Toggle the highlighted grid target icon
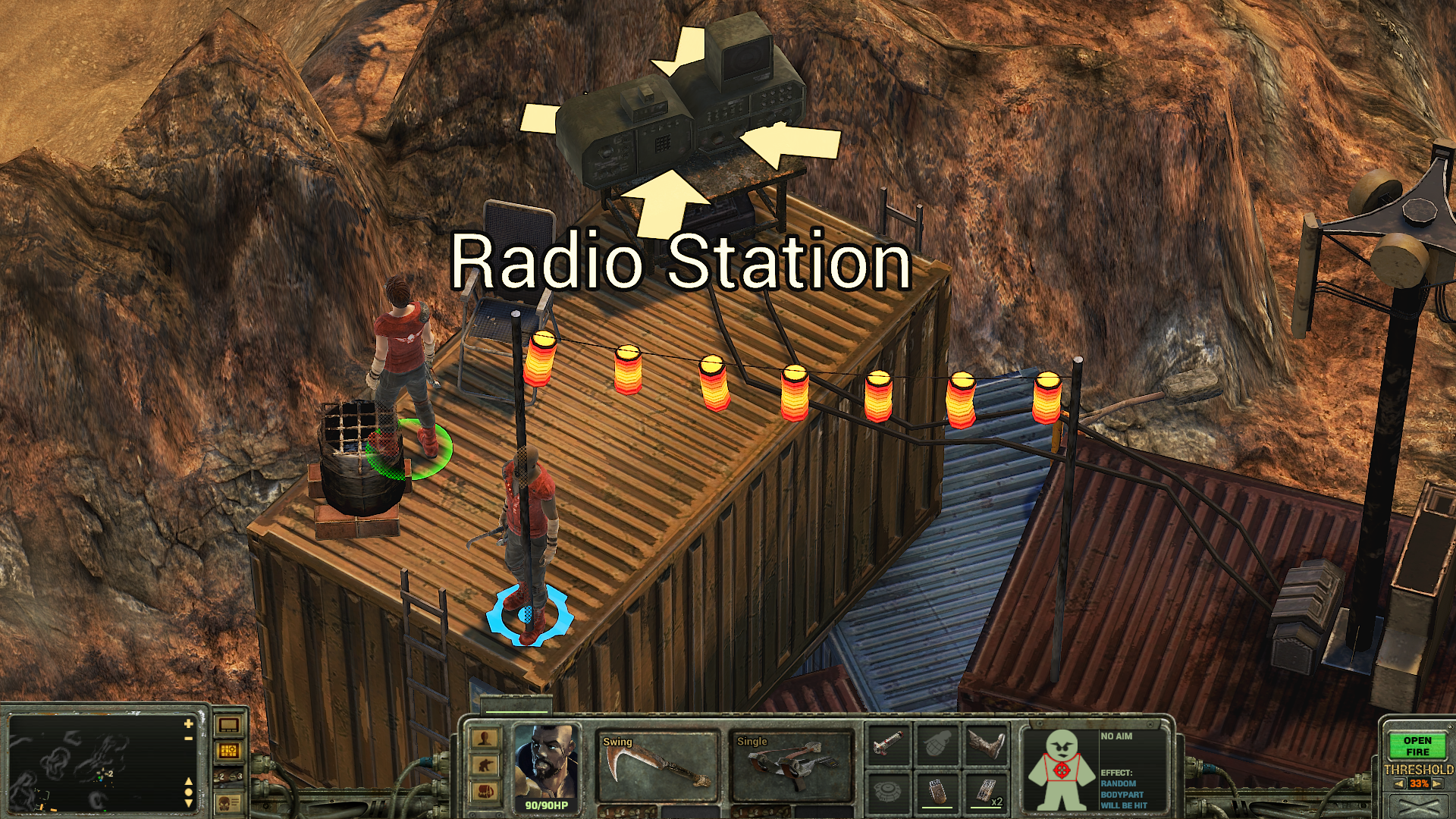This screenshot has width=1456, height=819. [229, 751]
